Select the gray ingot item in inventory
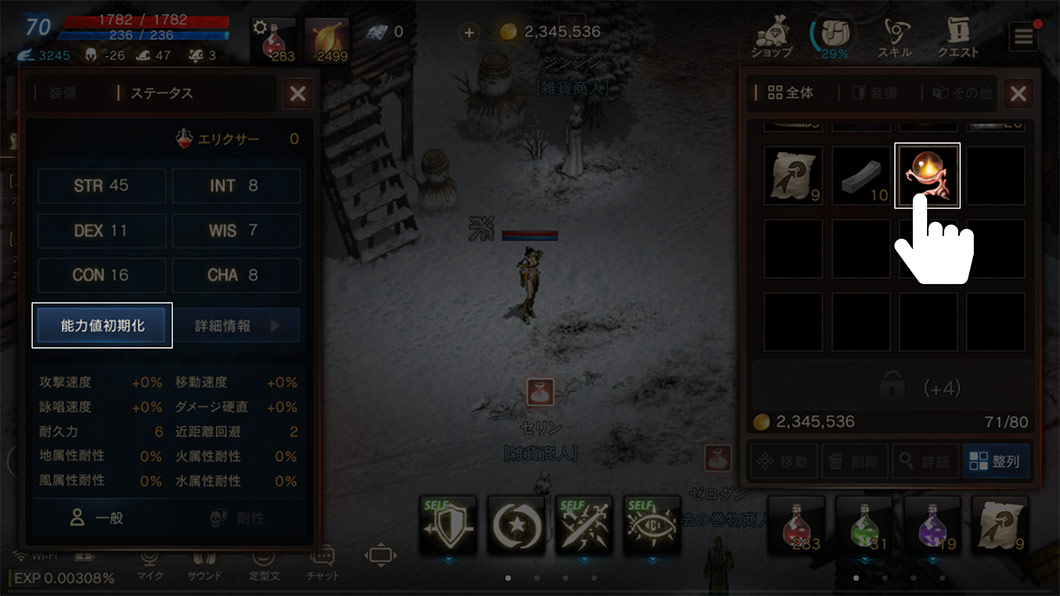 point(860,176)
